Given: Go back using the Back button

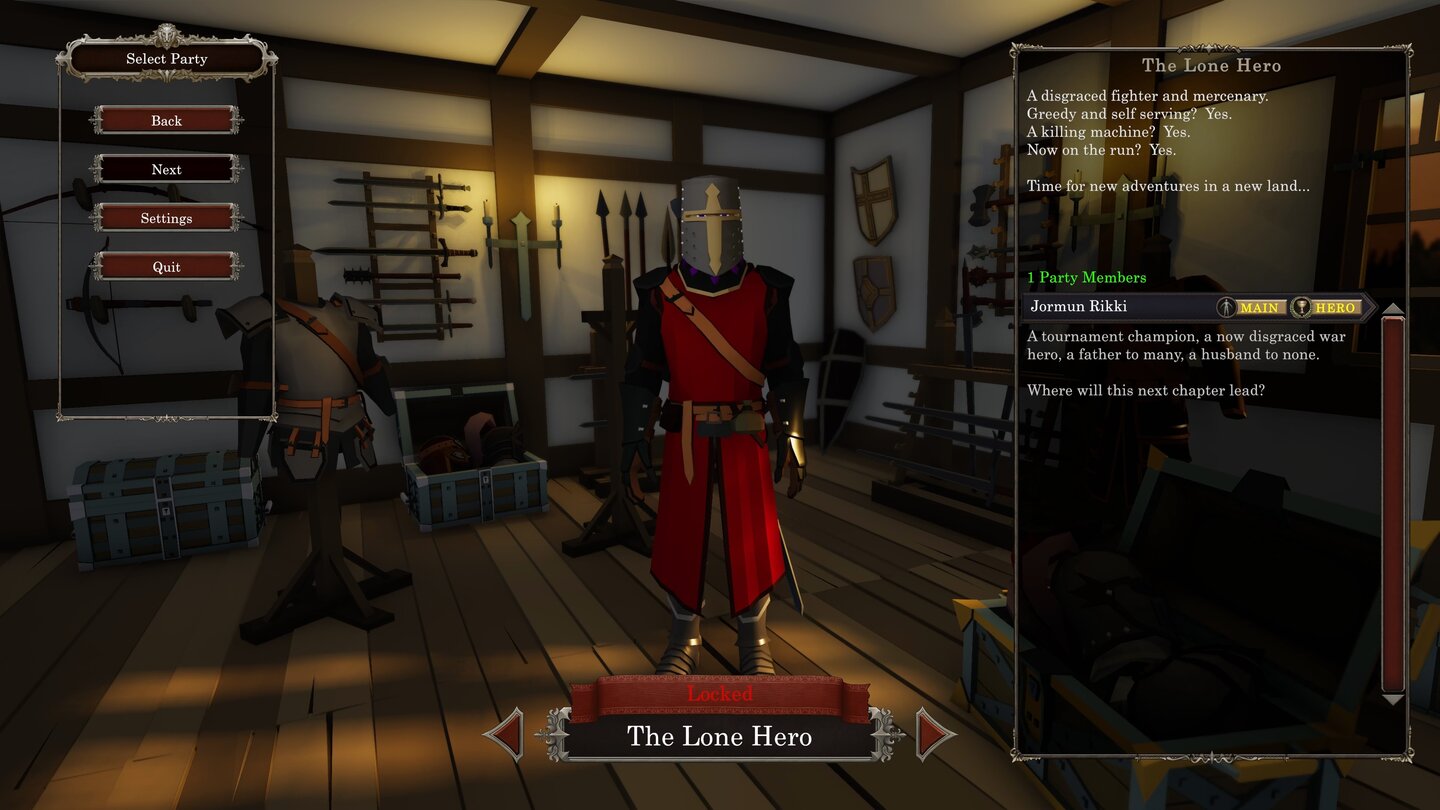Looking at the screenshot, I should 166,121.
